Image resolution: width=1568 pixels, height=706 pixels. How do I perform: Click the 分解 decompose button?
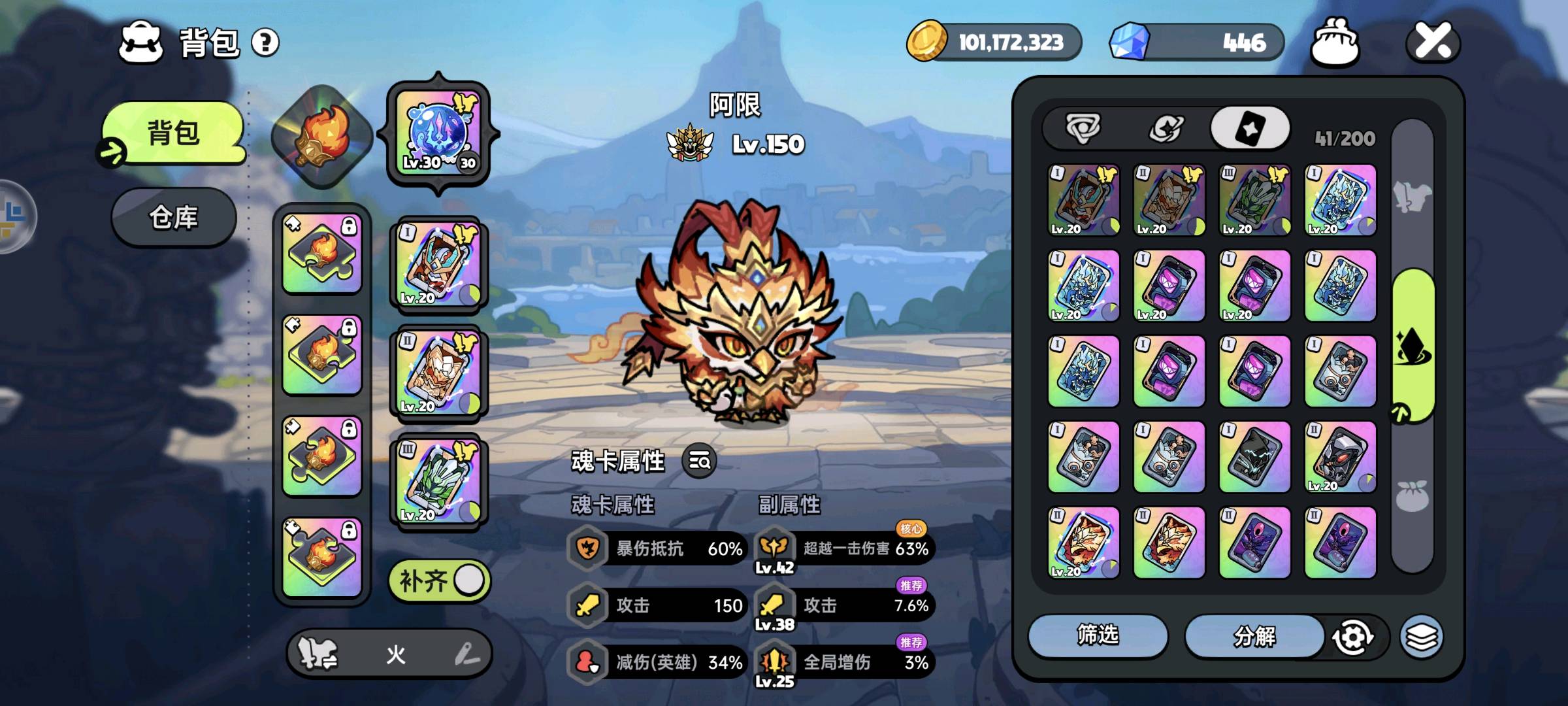tap(1254, 635)
